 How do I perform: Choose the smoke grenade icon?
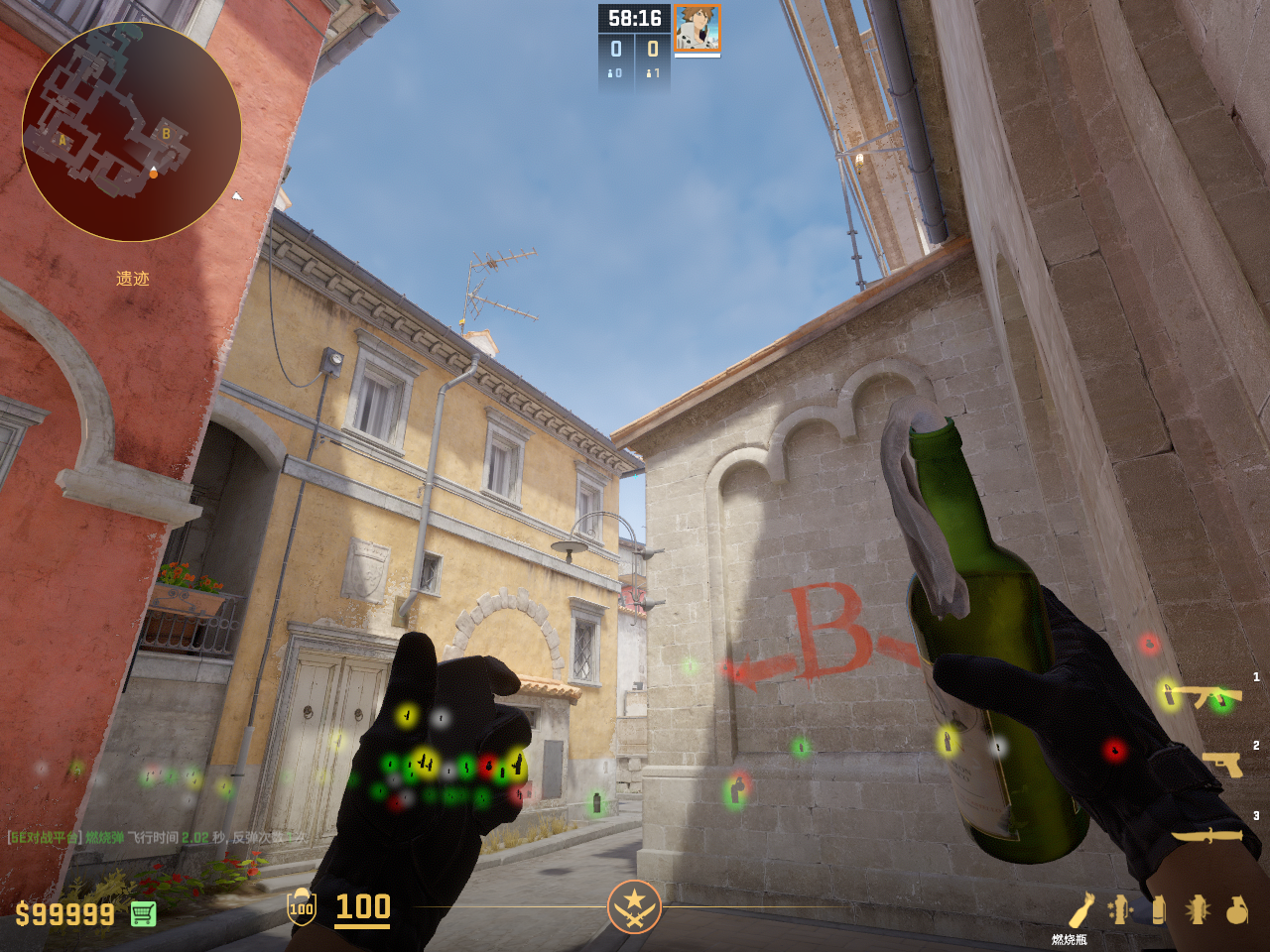pos(1158,910)
